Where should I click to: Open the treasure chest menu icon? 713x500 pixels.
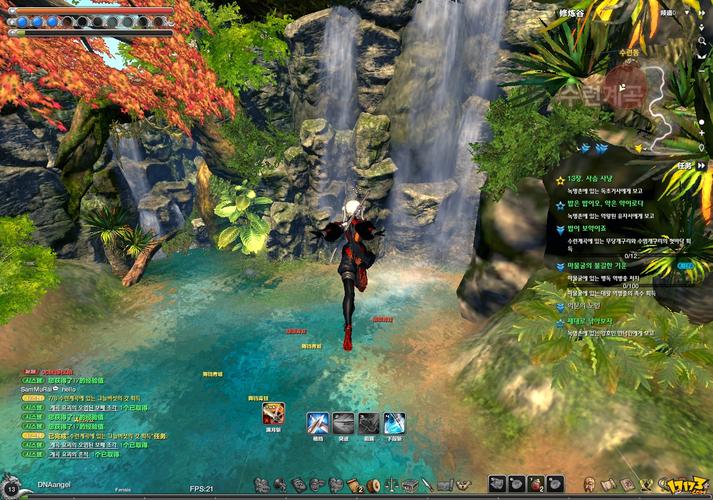pyautogui.click(x=409, y=485)
